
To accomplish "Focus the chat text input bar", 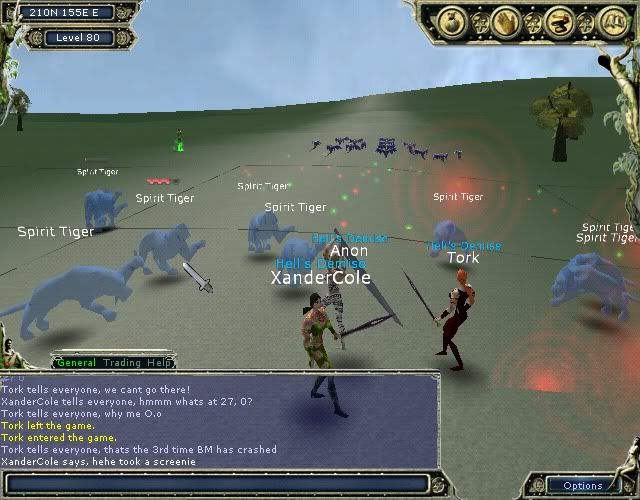I will [220, 484].
